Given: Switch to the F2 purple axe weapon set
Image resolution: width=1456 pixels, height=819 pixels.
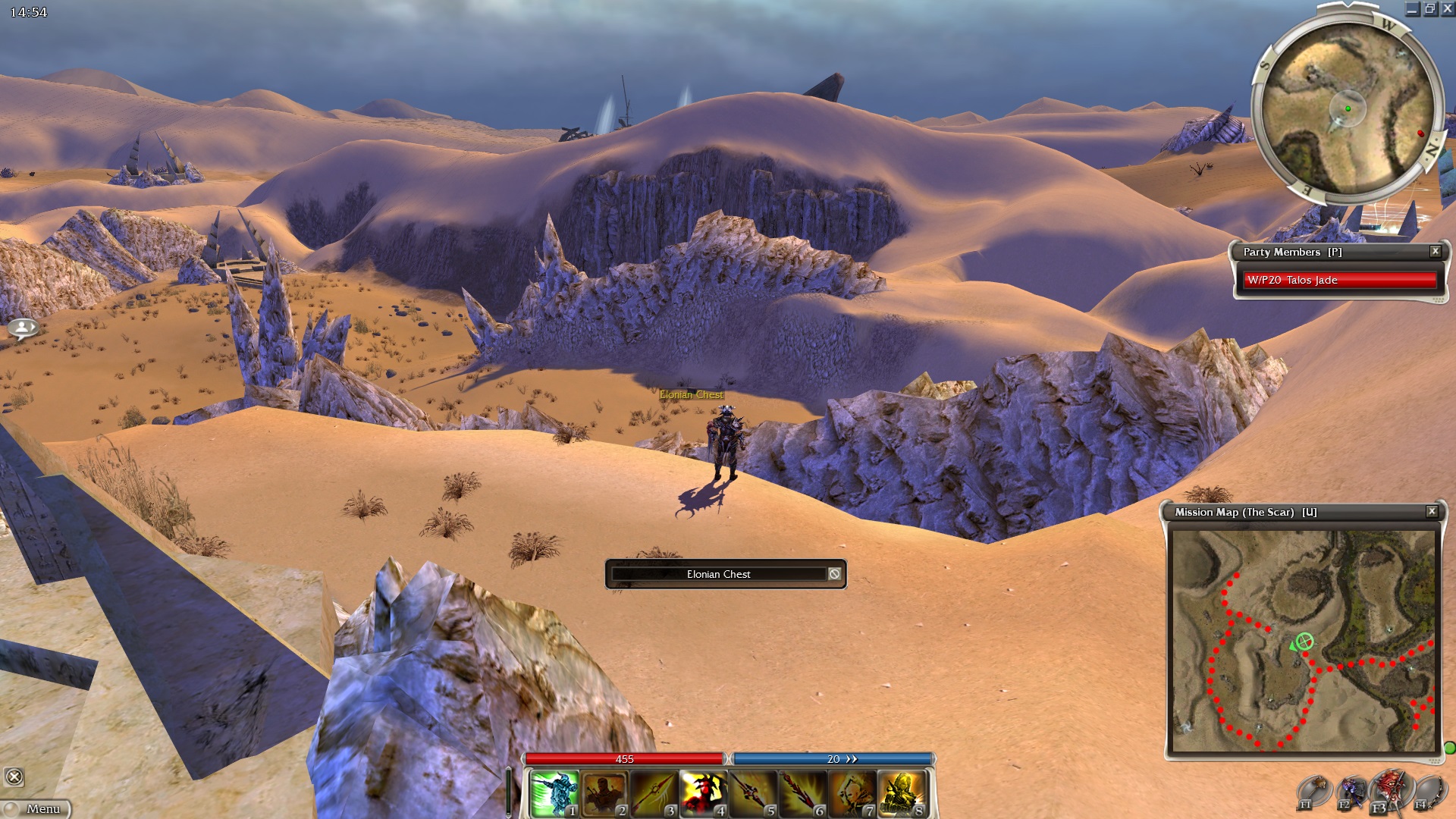Looking at the screenshot, I should point(1351,792).
